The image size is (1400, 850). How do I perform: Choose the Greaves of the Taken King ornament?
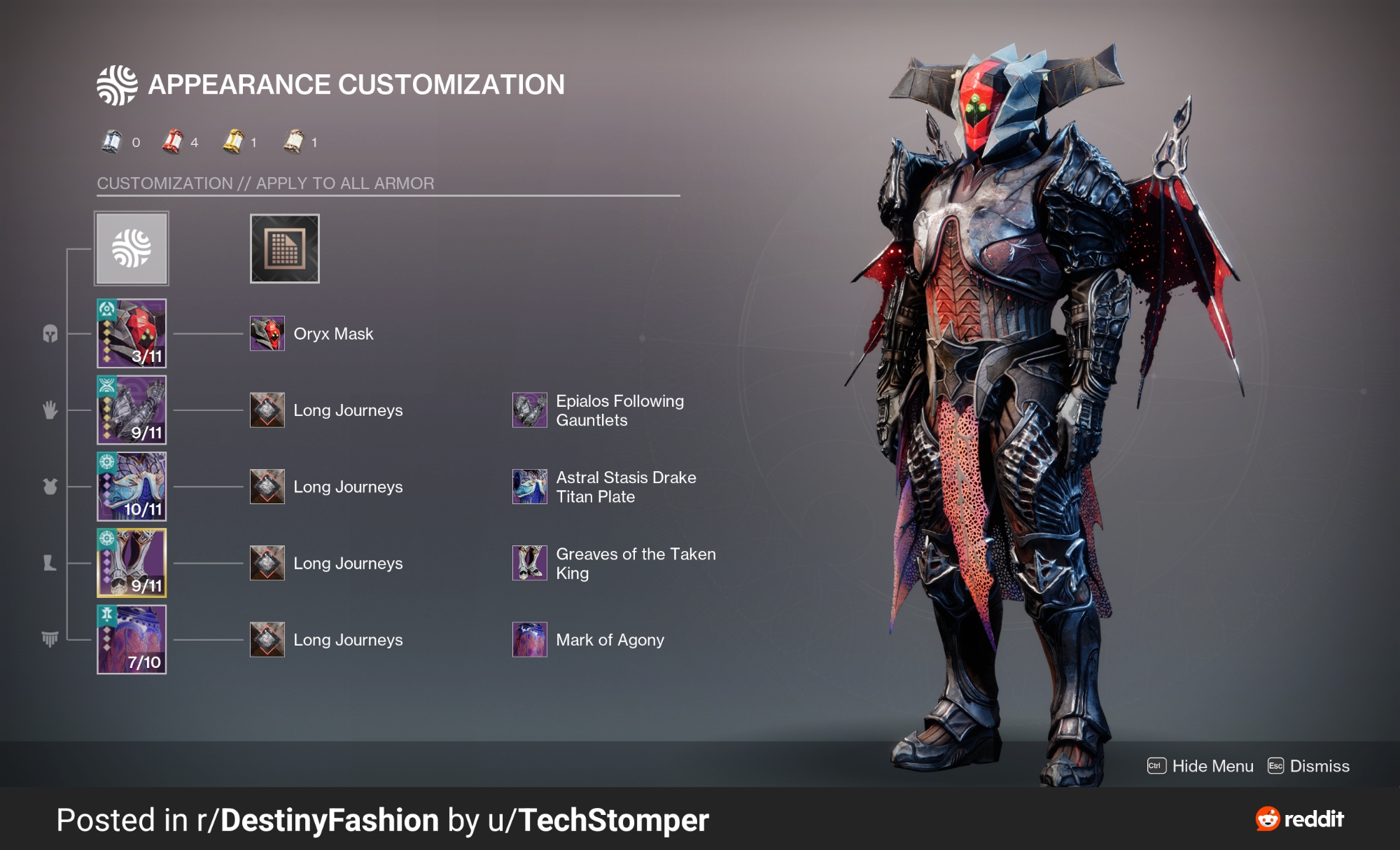[530, 563]
